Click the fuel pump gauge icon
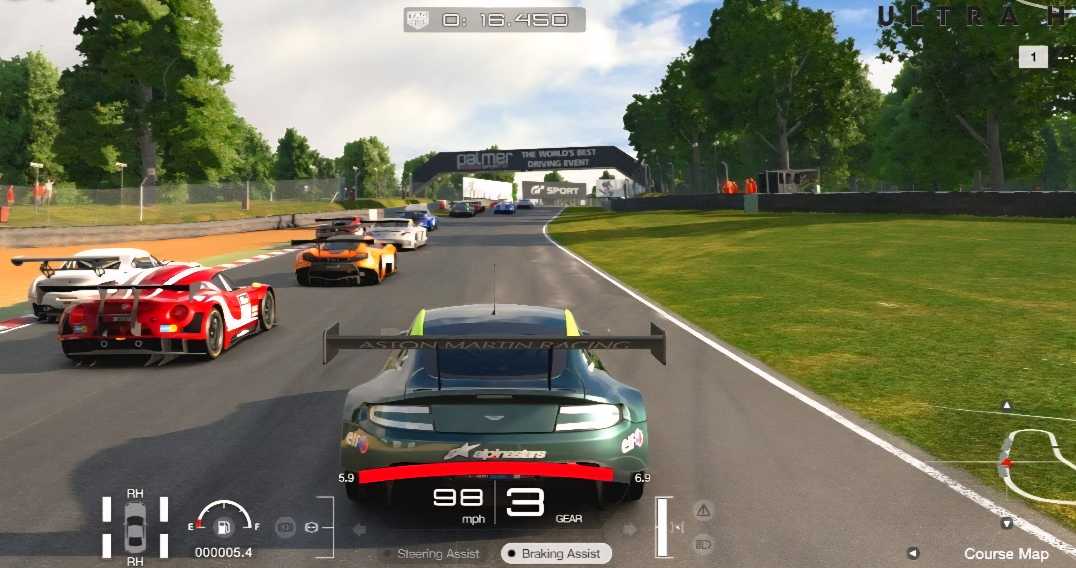The height and width of the screenshot is (568, 1076). tap(224, 525)
